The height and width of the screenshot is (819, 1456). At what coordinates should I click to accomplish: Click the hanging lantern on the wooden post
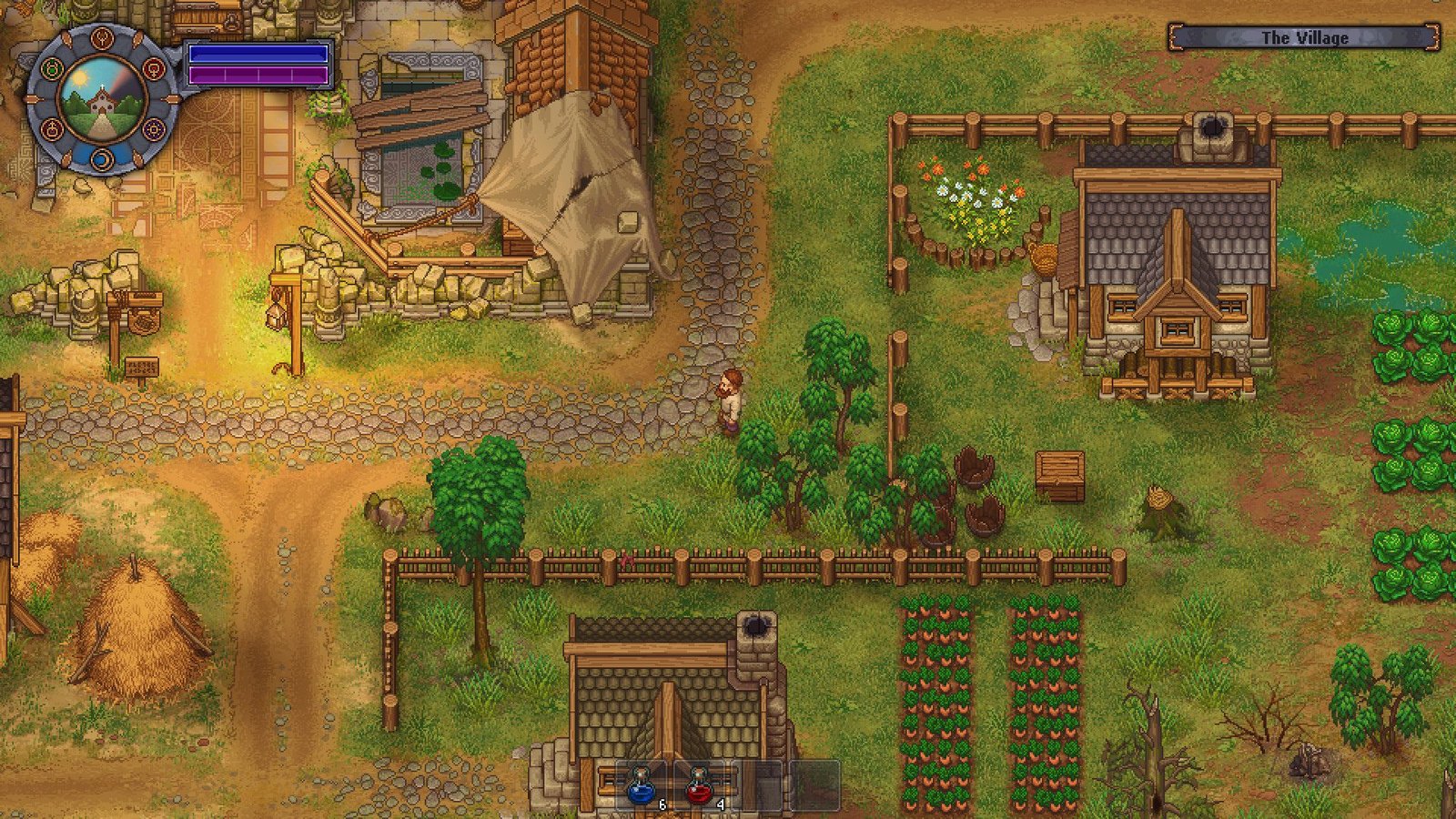[x=275, y=318]
